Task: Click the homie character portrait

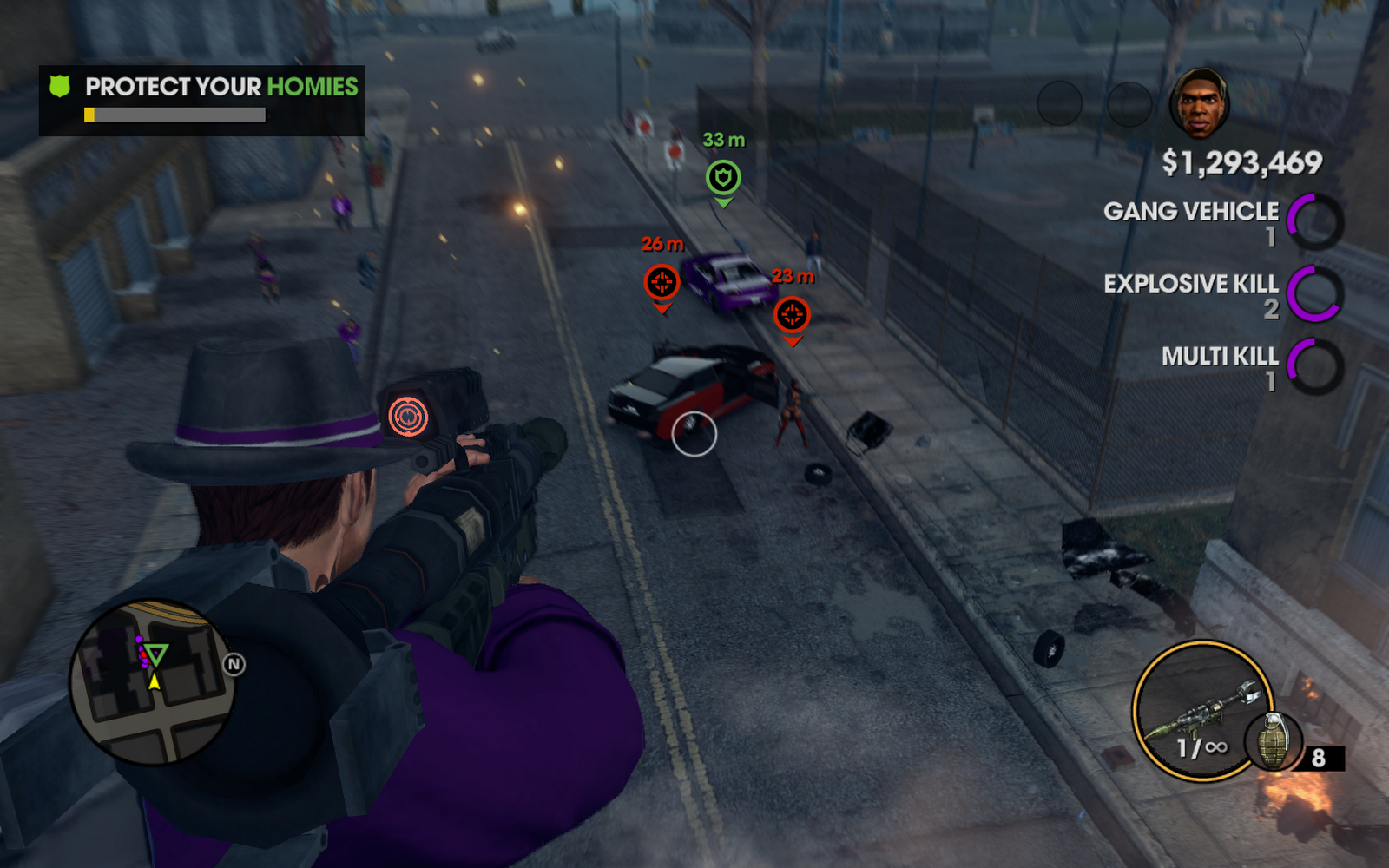Action: pos(1199,104)
